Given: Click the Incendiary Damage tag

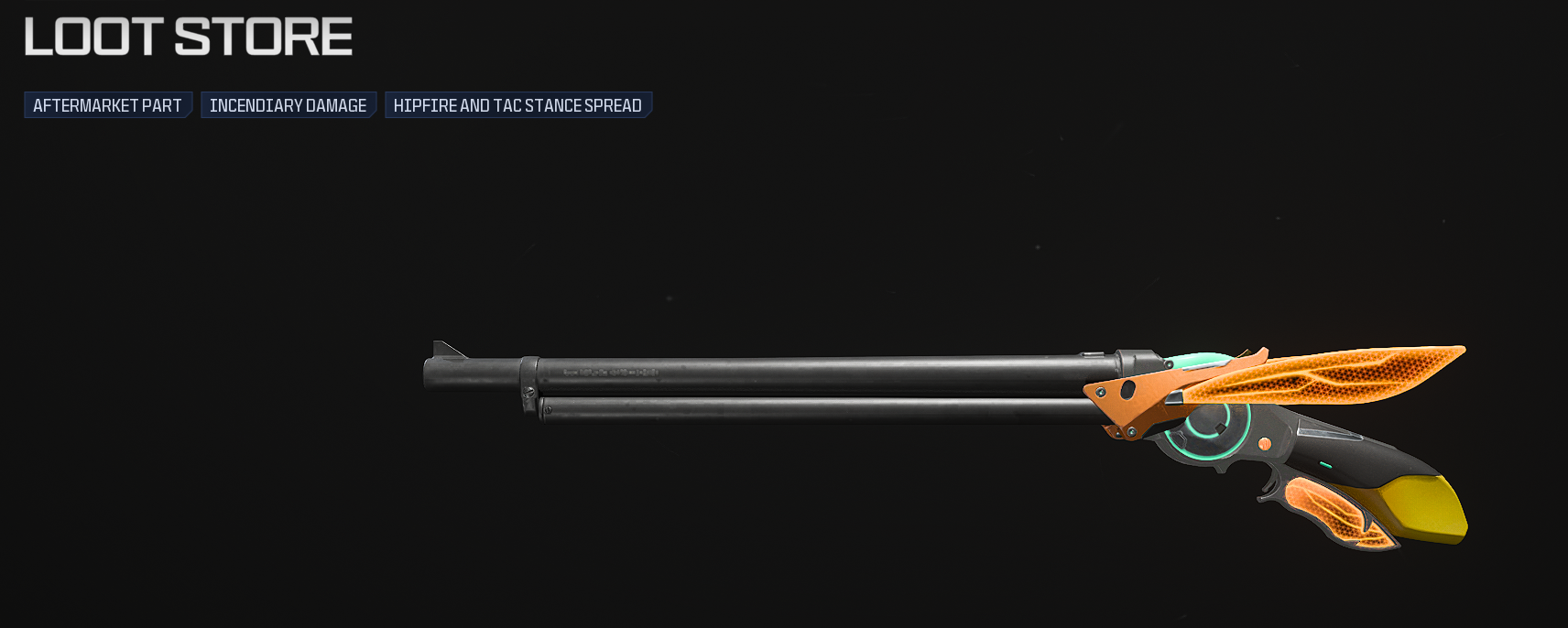Looking at the screenshot, I should tap(288, 105).
